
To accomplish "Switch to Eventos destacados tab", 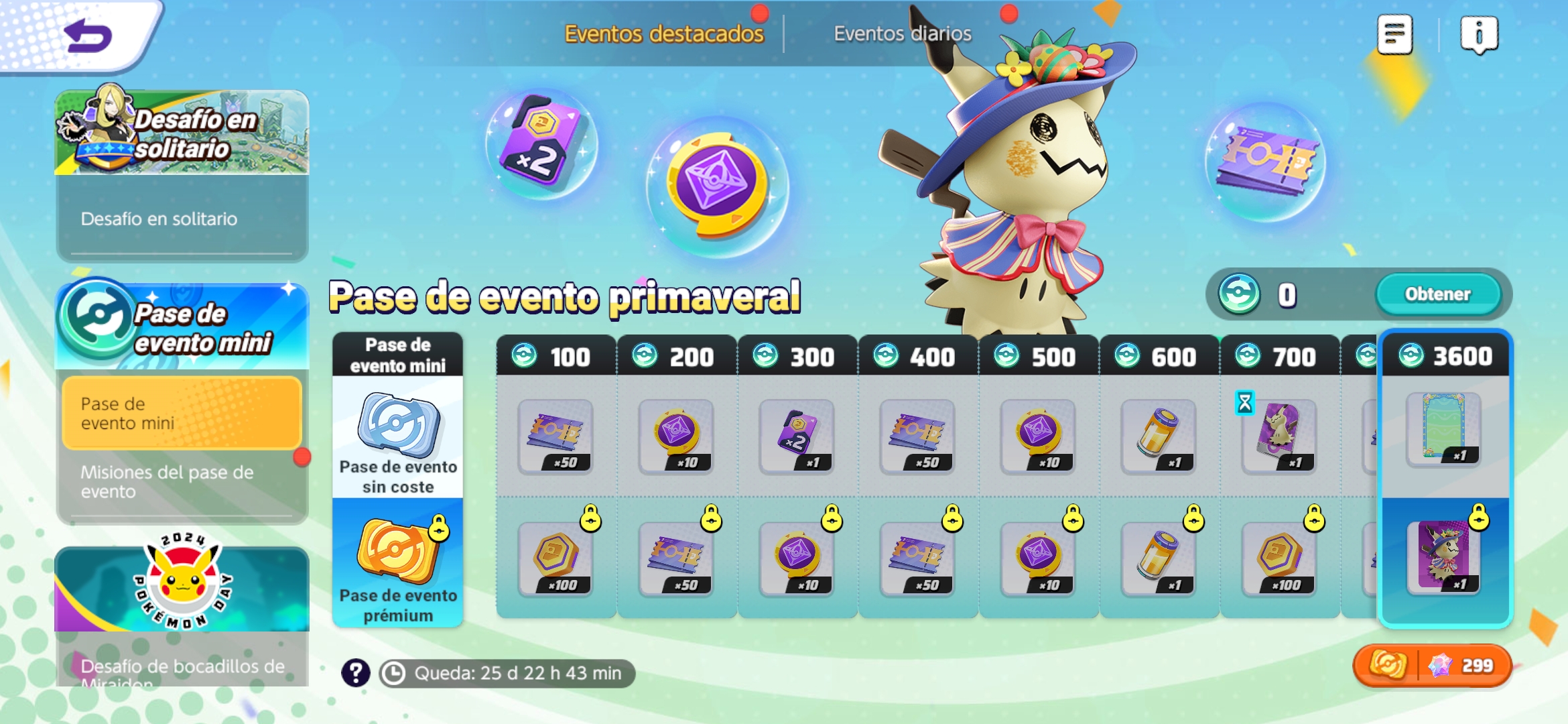I will [663, 34].
